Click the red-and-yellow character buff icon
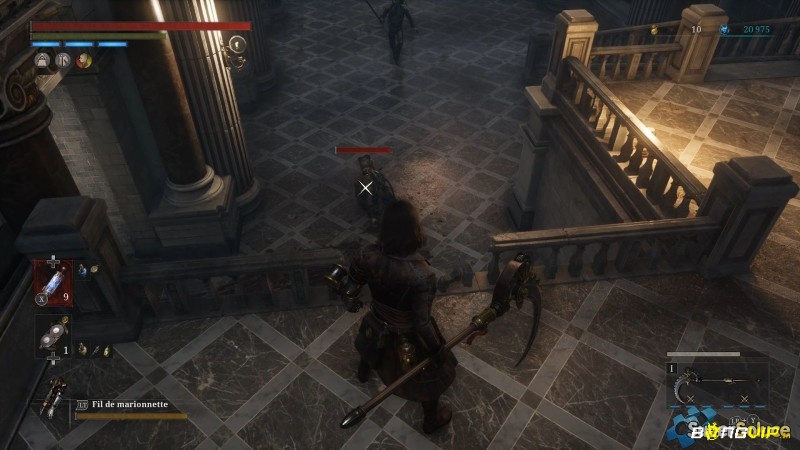The image size is (800, 450). pos(83,60)
